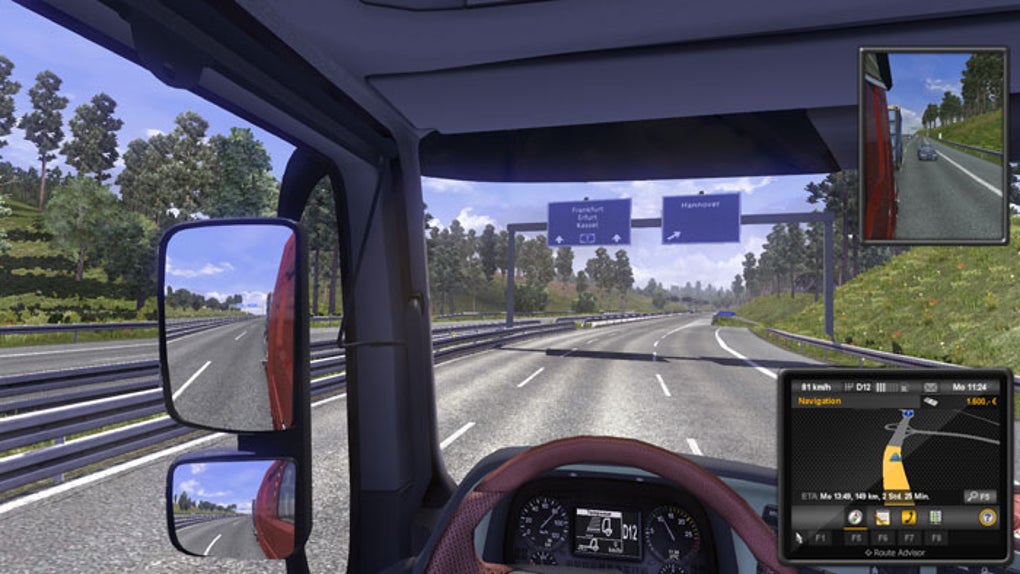Switch to the job notes tab
The width and height of the screenshot is (1020, 574).
click(883, 517)
